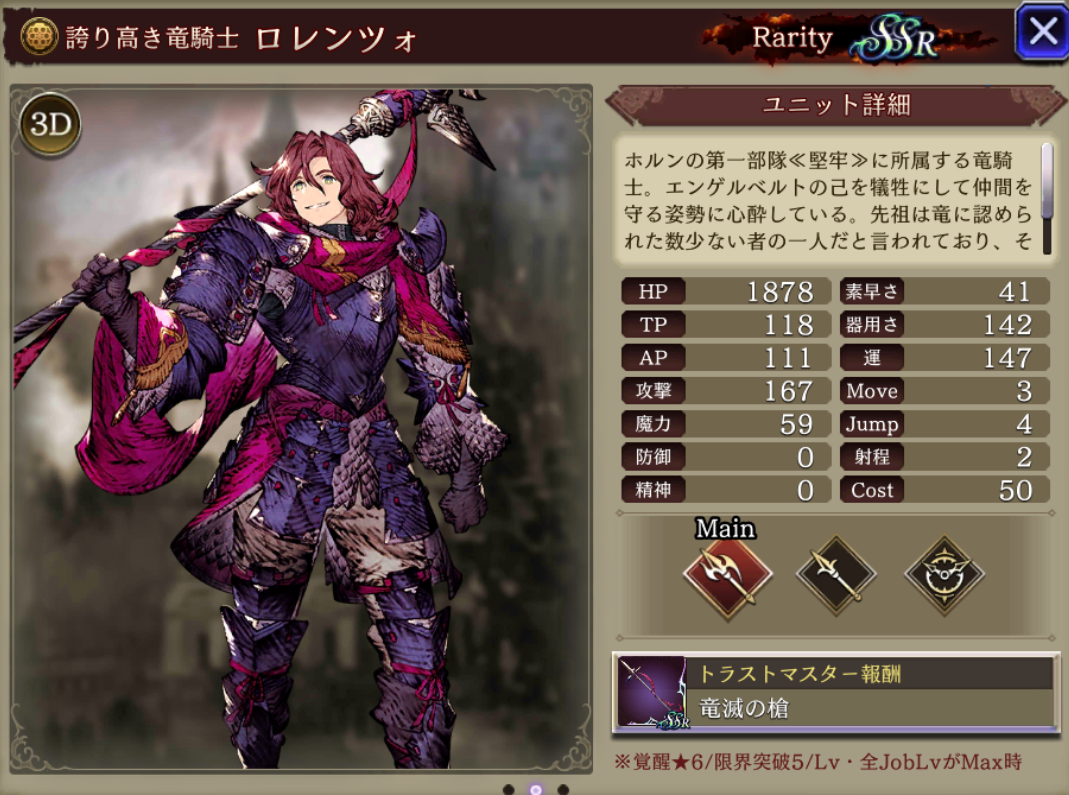
Task: Click the ユニット詳細 header banner
Action: 836,105
